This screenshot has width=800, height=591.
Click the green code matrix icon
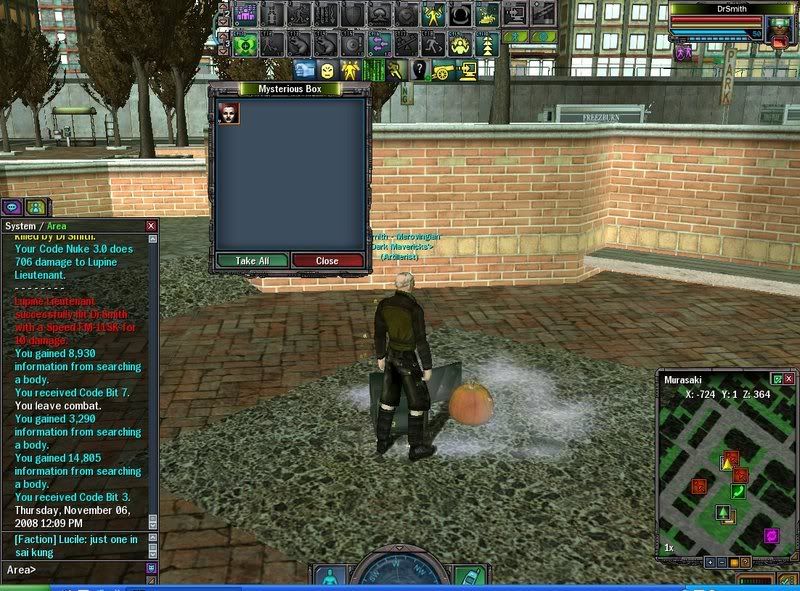374,69
